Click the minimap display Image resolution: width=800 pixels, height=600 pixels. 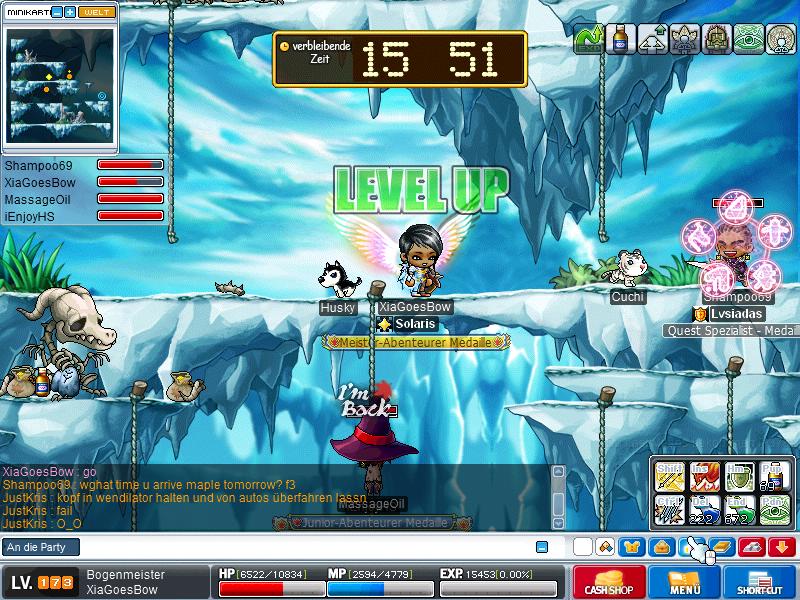pos(59,87)
